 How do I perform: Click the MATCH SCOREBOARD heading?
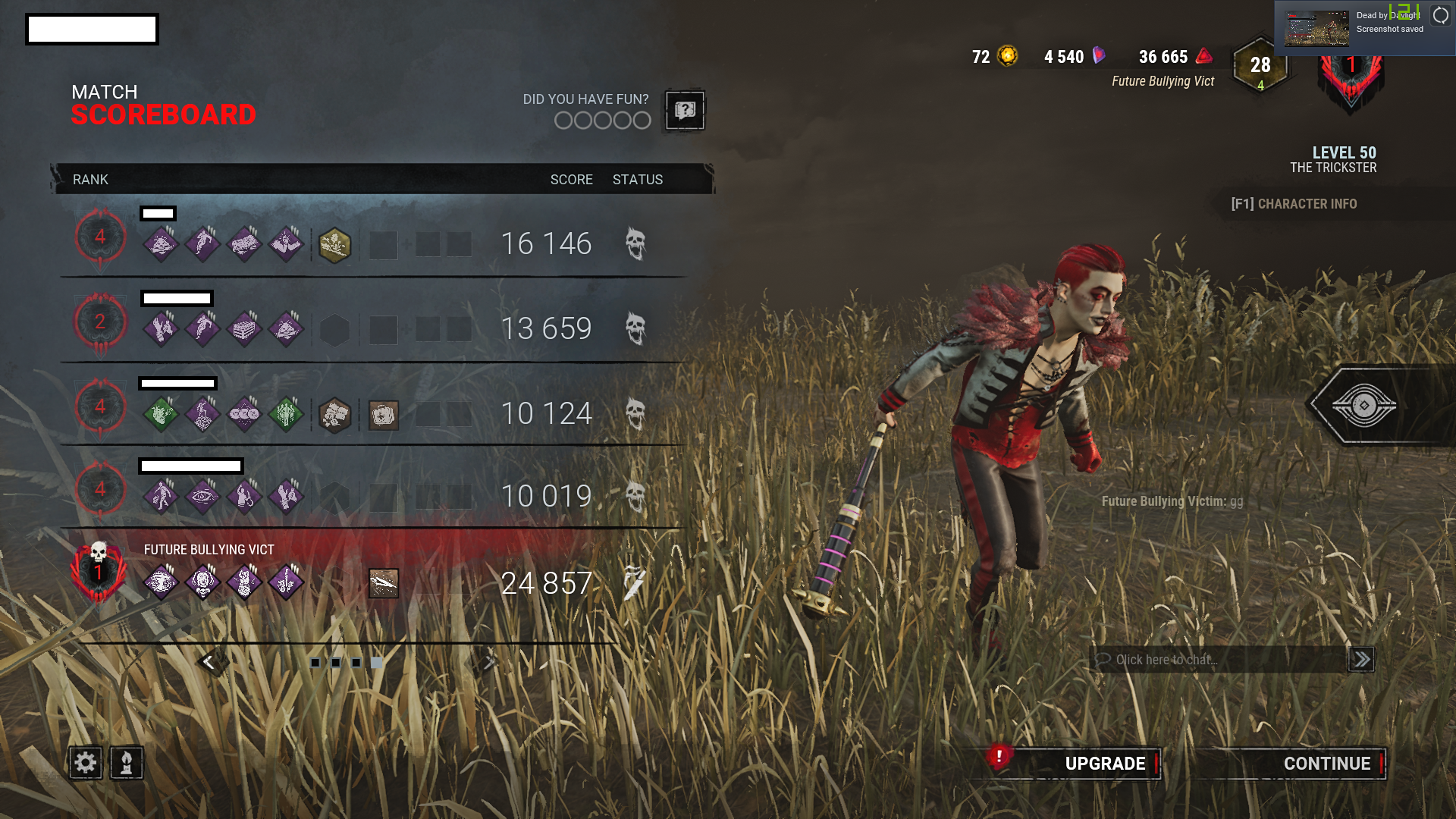[x=163, y=104]
